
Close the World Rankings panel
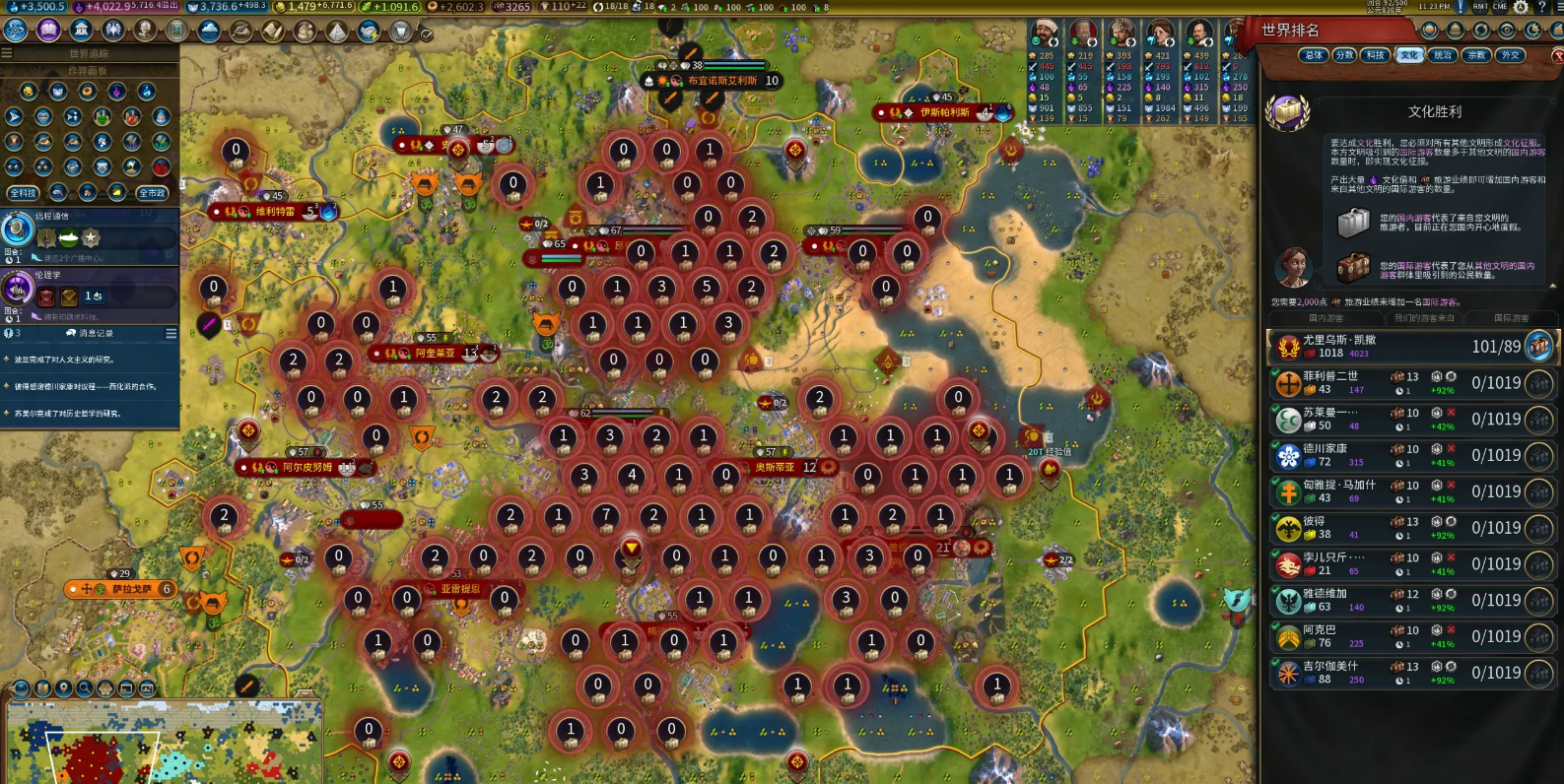(x=1558, y=55)
